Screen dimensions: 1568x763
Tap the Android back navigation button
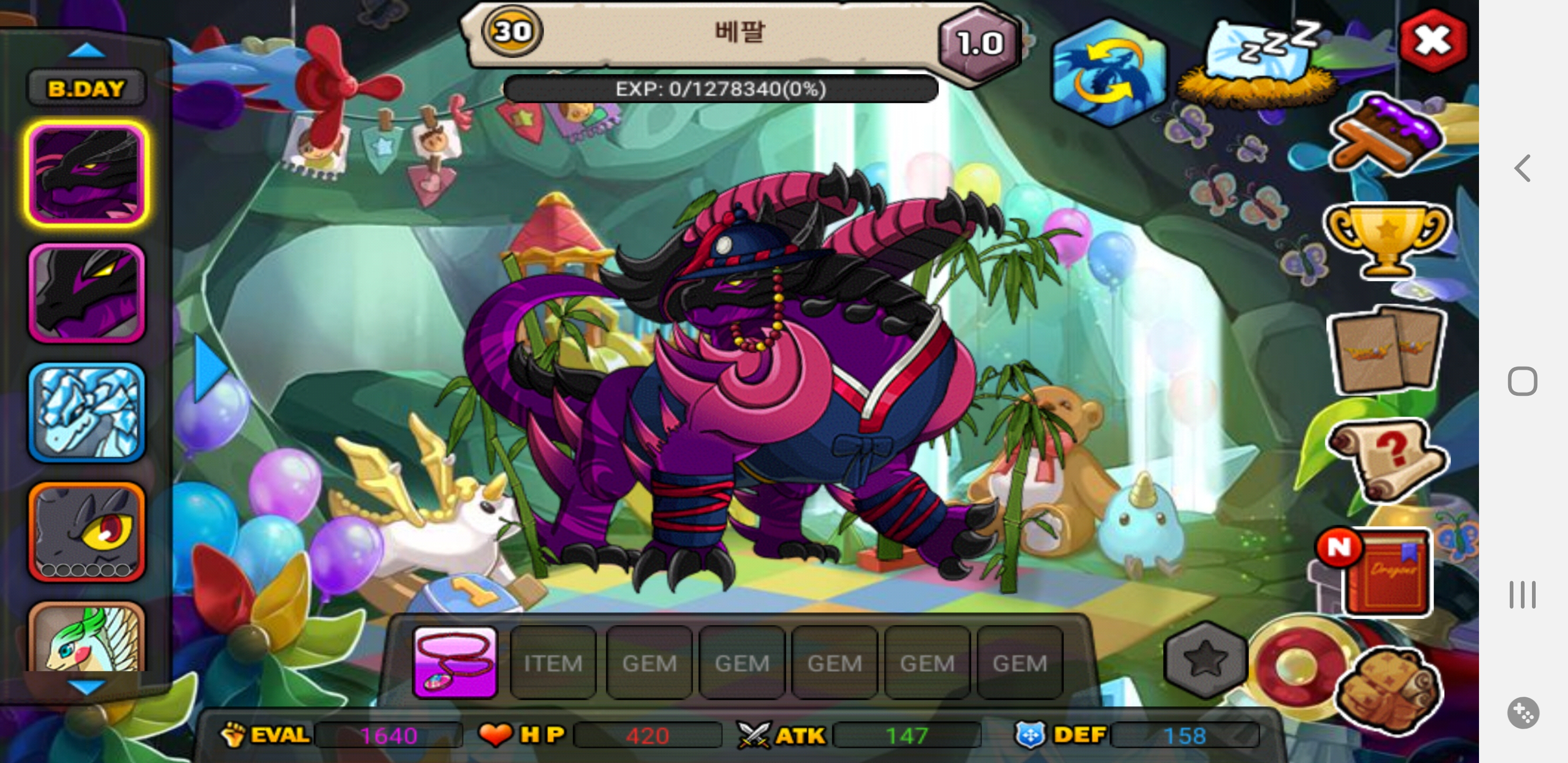1522,168
